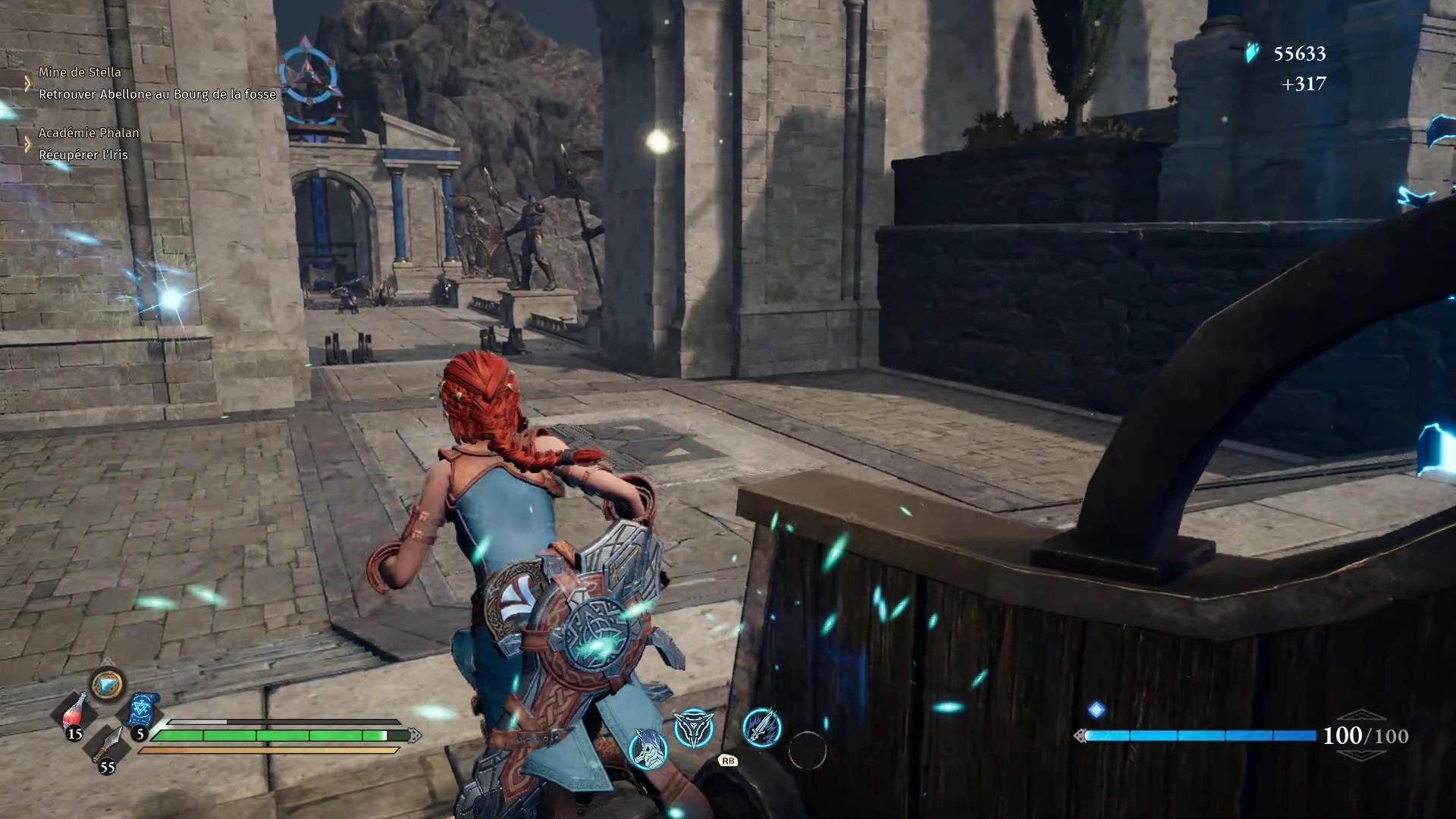Activate the horned helmet ability
The image size is (1456, 819).
pyautogui.click(x=648, y=749)
